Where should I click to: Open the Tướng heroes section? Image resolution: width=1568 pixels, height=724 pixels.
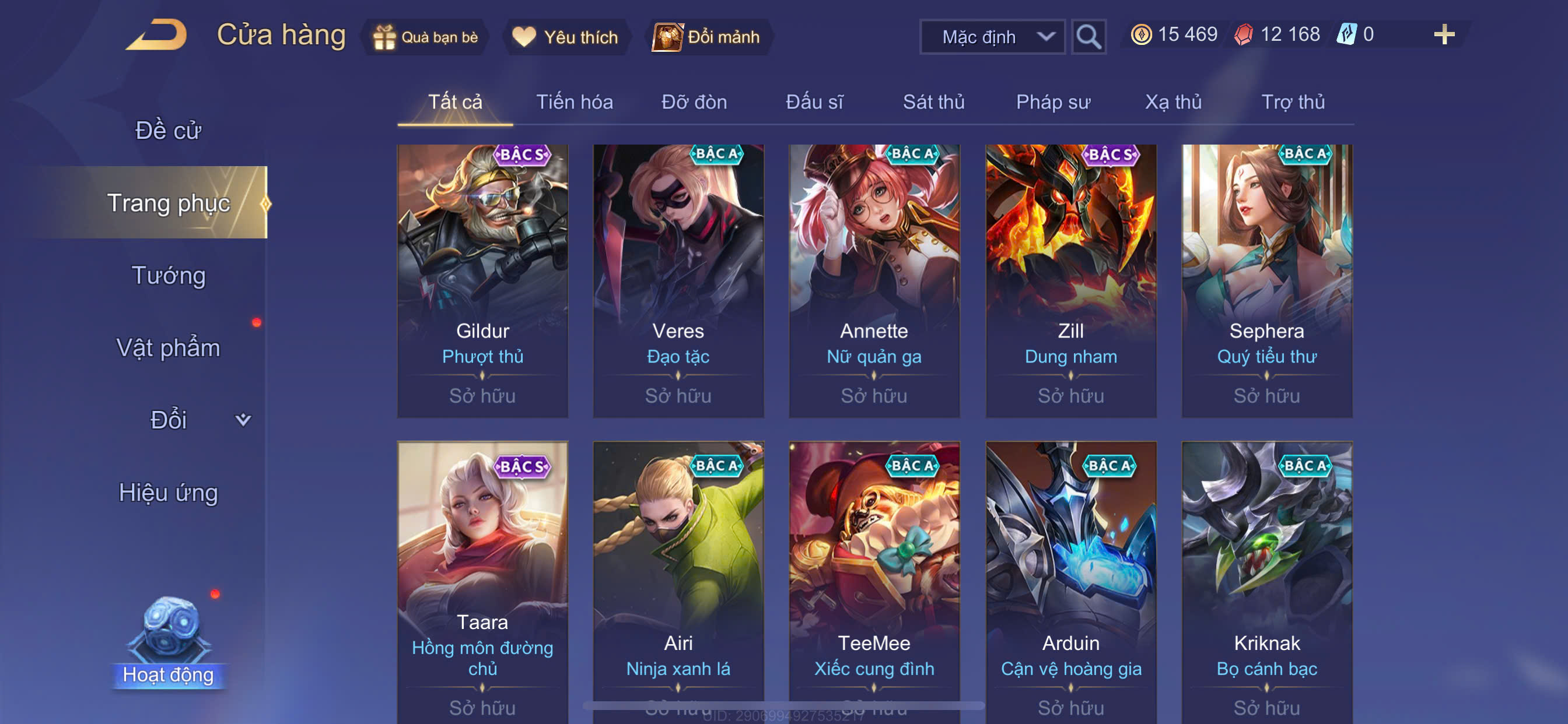click(x=169, y=275)
